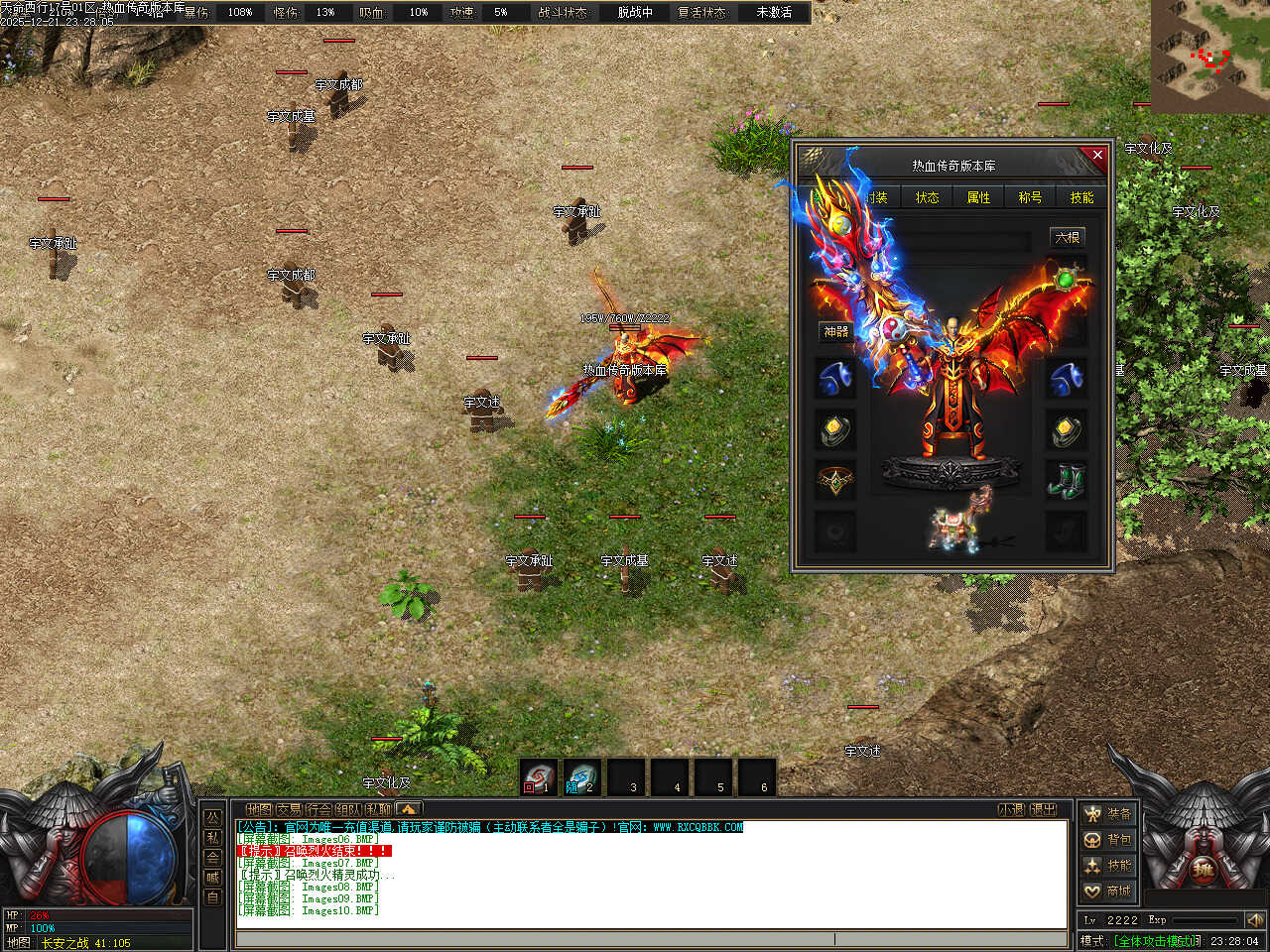Select the green boots equipment slot

point(1066,481)
